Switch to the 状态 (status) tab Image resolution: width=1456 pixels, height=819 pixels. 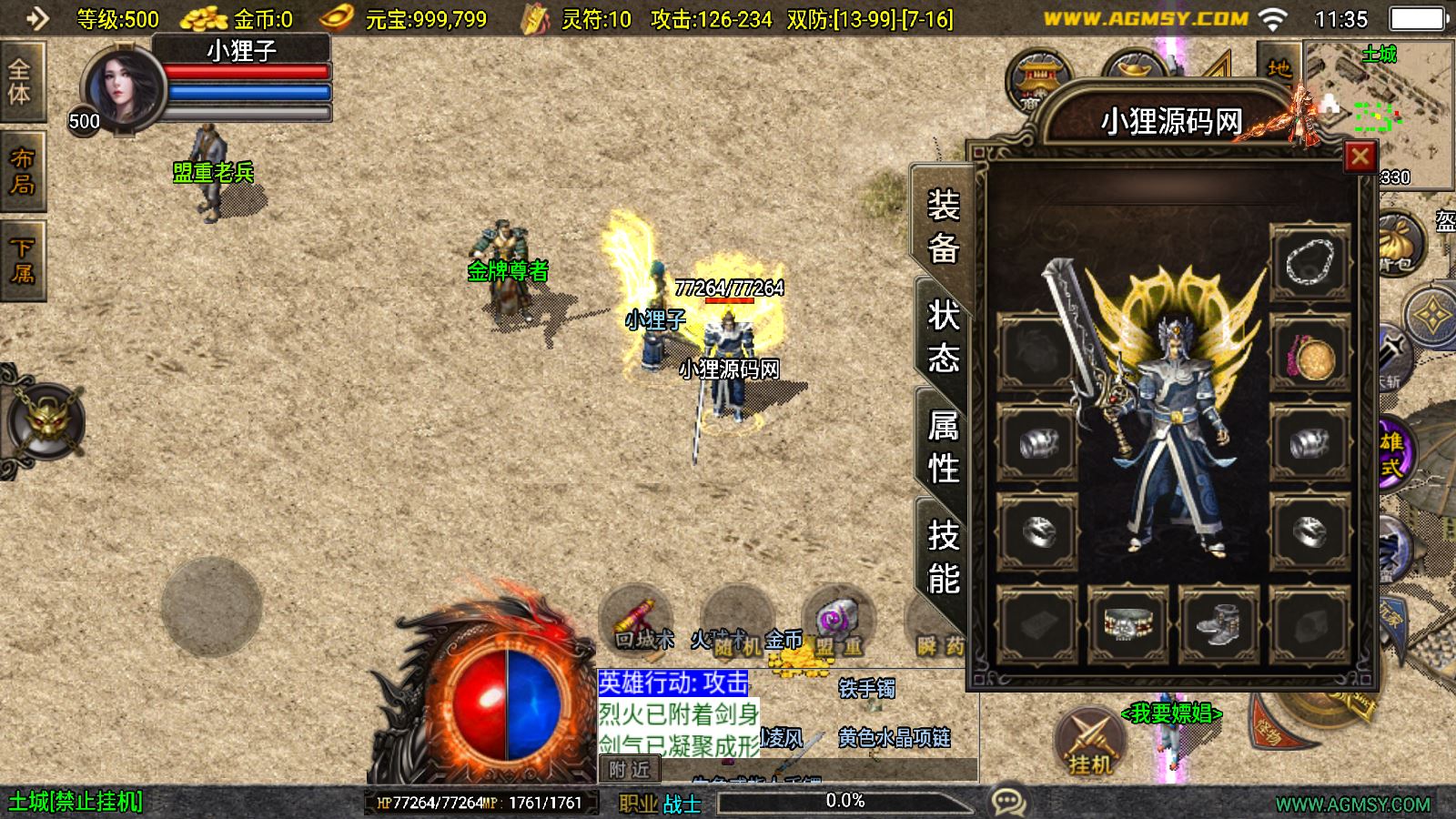pos(943,336)
